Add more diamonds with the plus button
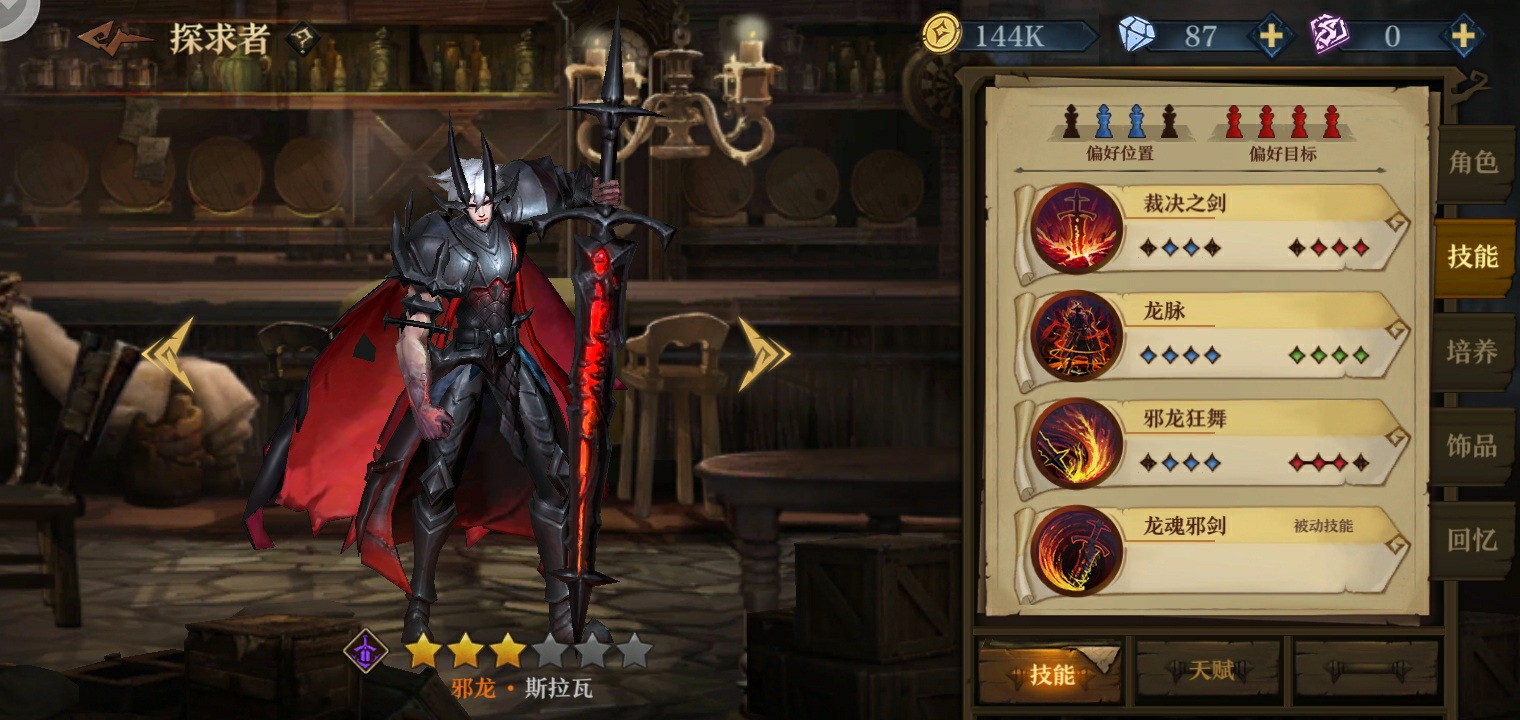Image resolution: width=1520 pixels, height=720 pixels. 1270,36
